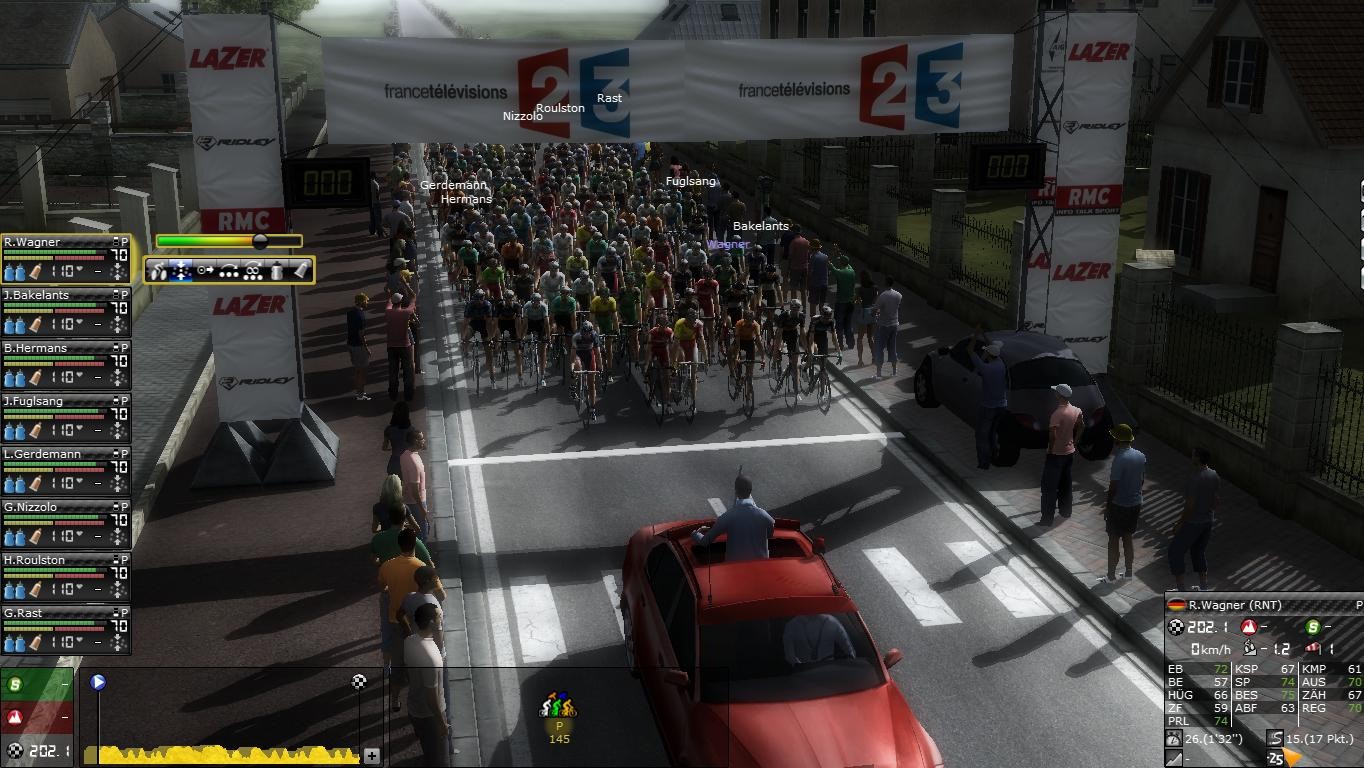The width and height of the screenshot is (1364, 768).
Task: Select the single-arc relay order icon
Action: 230,270
